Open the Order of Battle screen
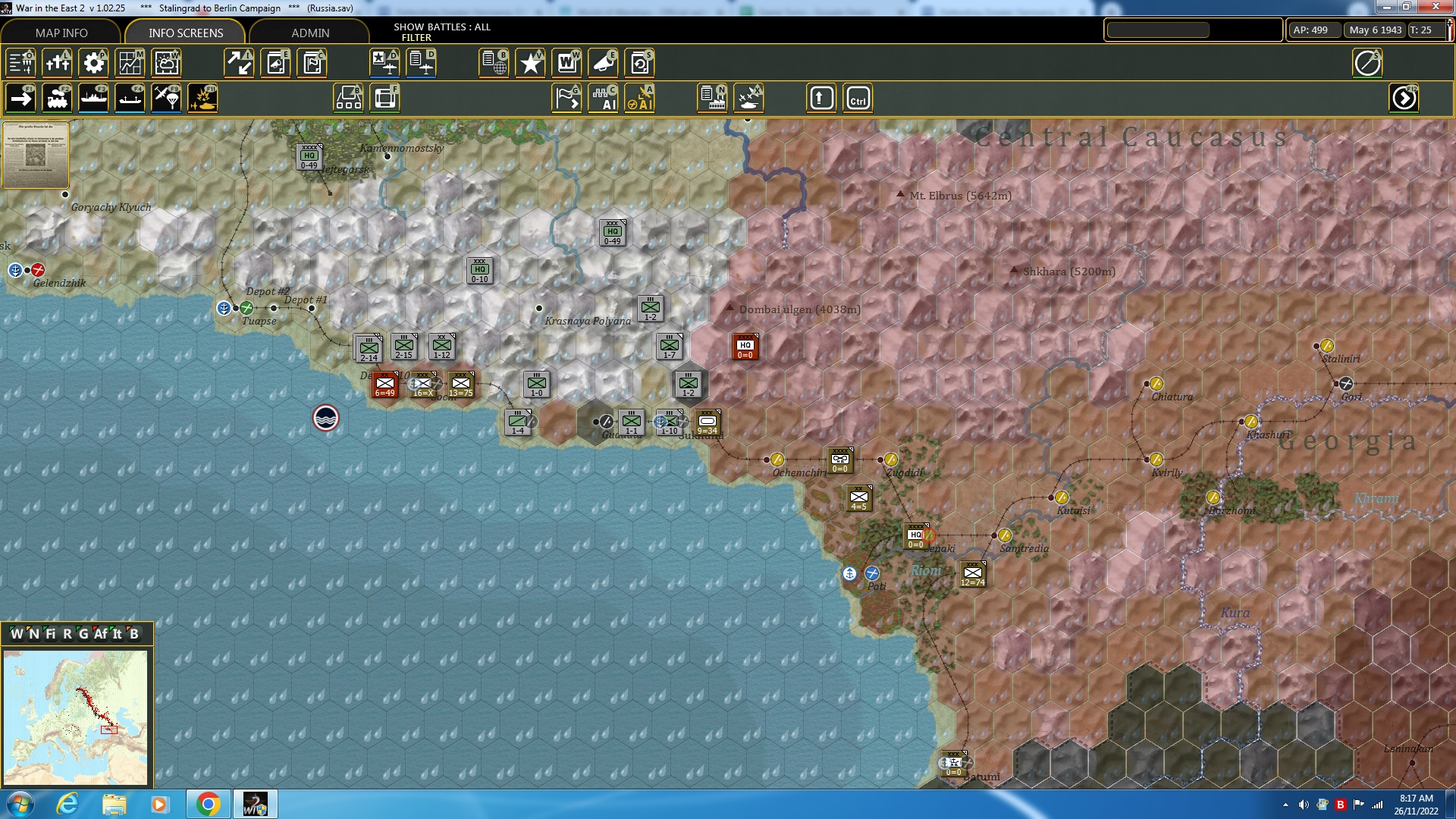This screenshot has height=819, width=1456. 20,63
